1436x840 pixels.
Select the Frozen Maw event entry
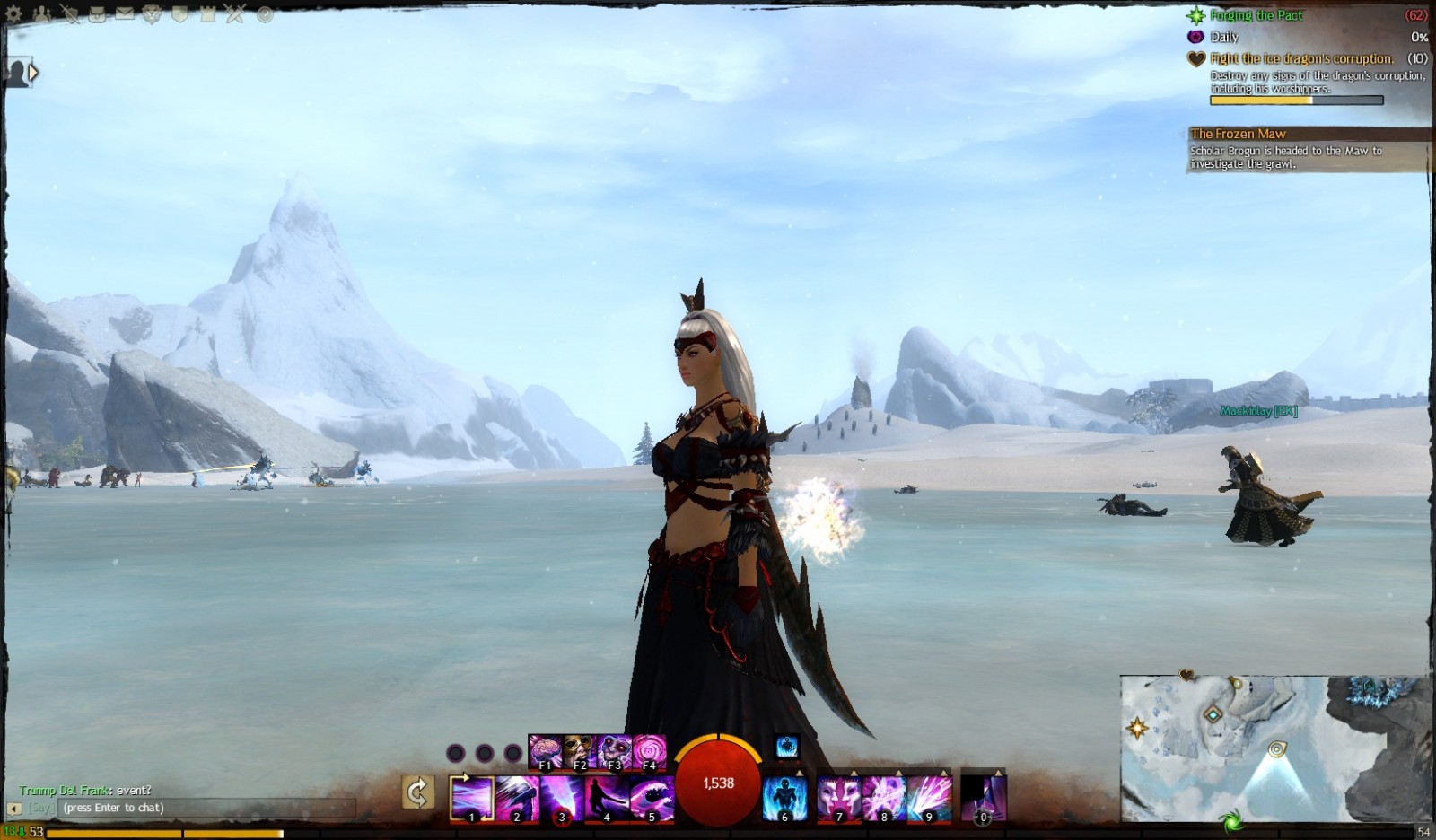(x=1238, y=134)
